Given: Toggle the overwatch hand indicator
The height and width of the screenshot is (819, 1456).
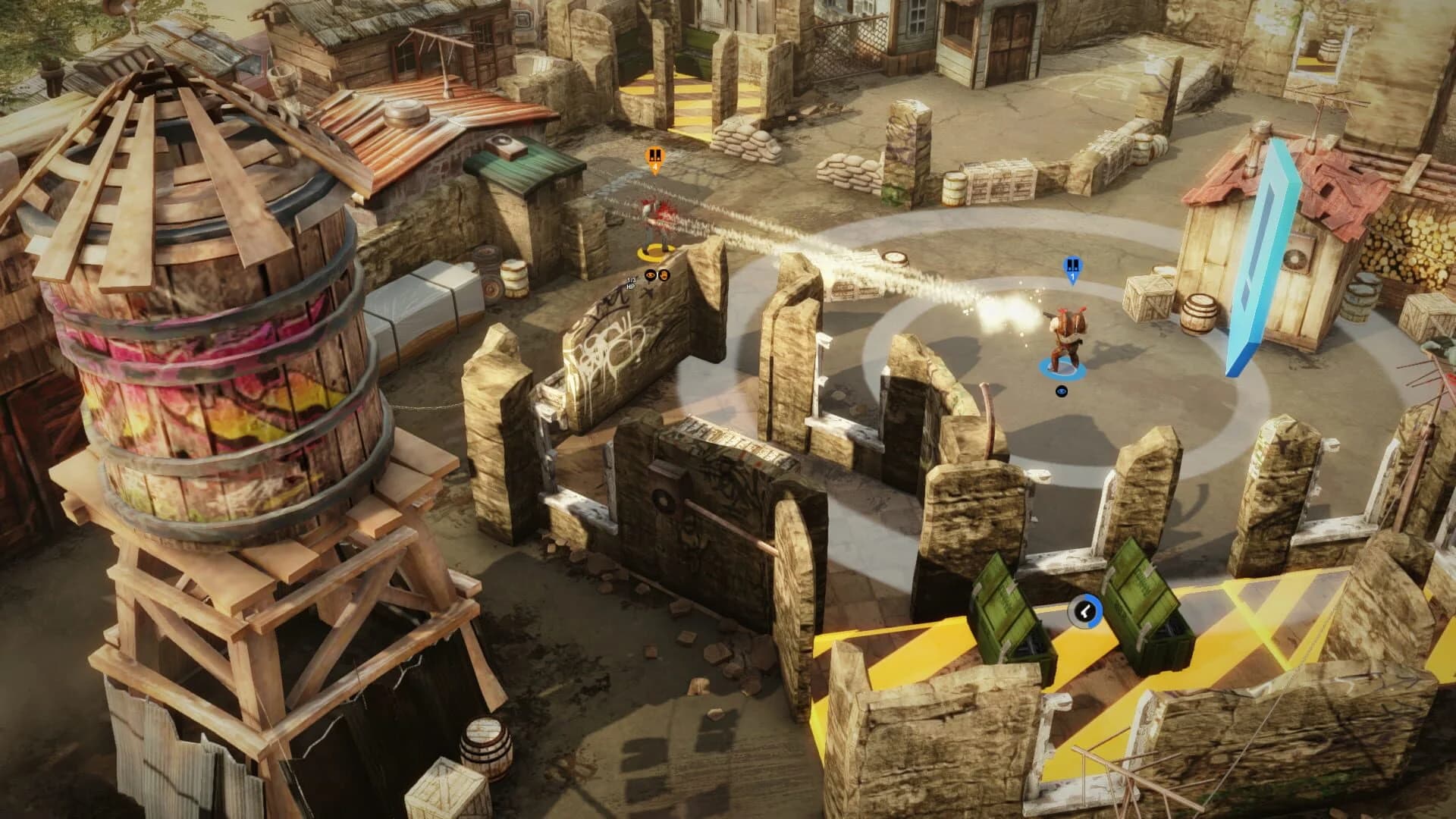Looking at the screenshot, I should click(664, 275).
